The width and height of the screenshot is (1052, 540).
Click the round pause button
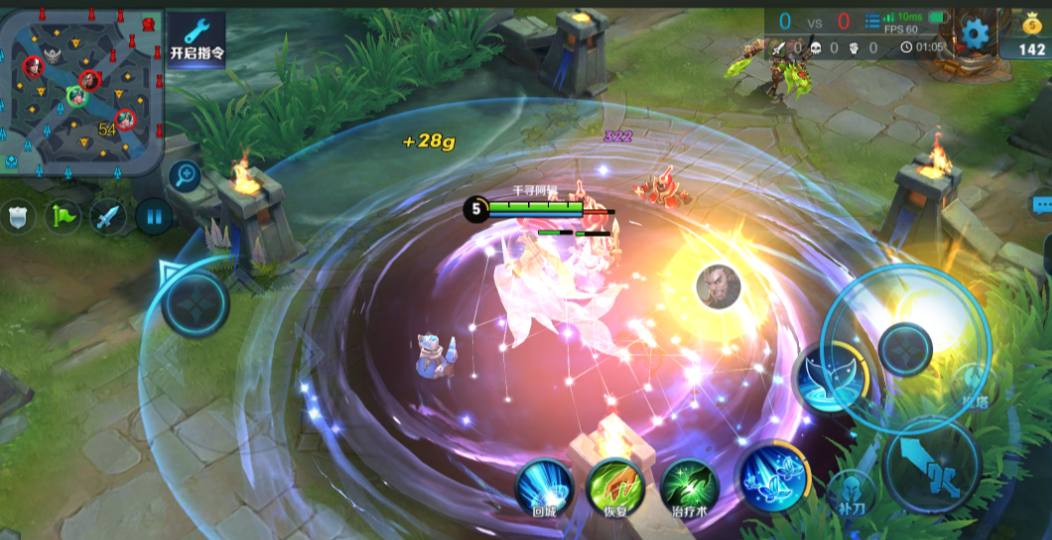153,216
